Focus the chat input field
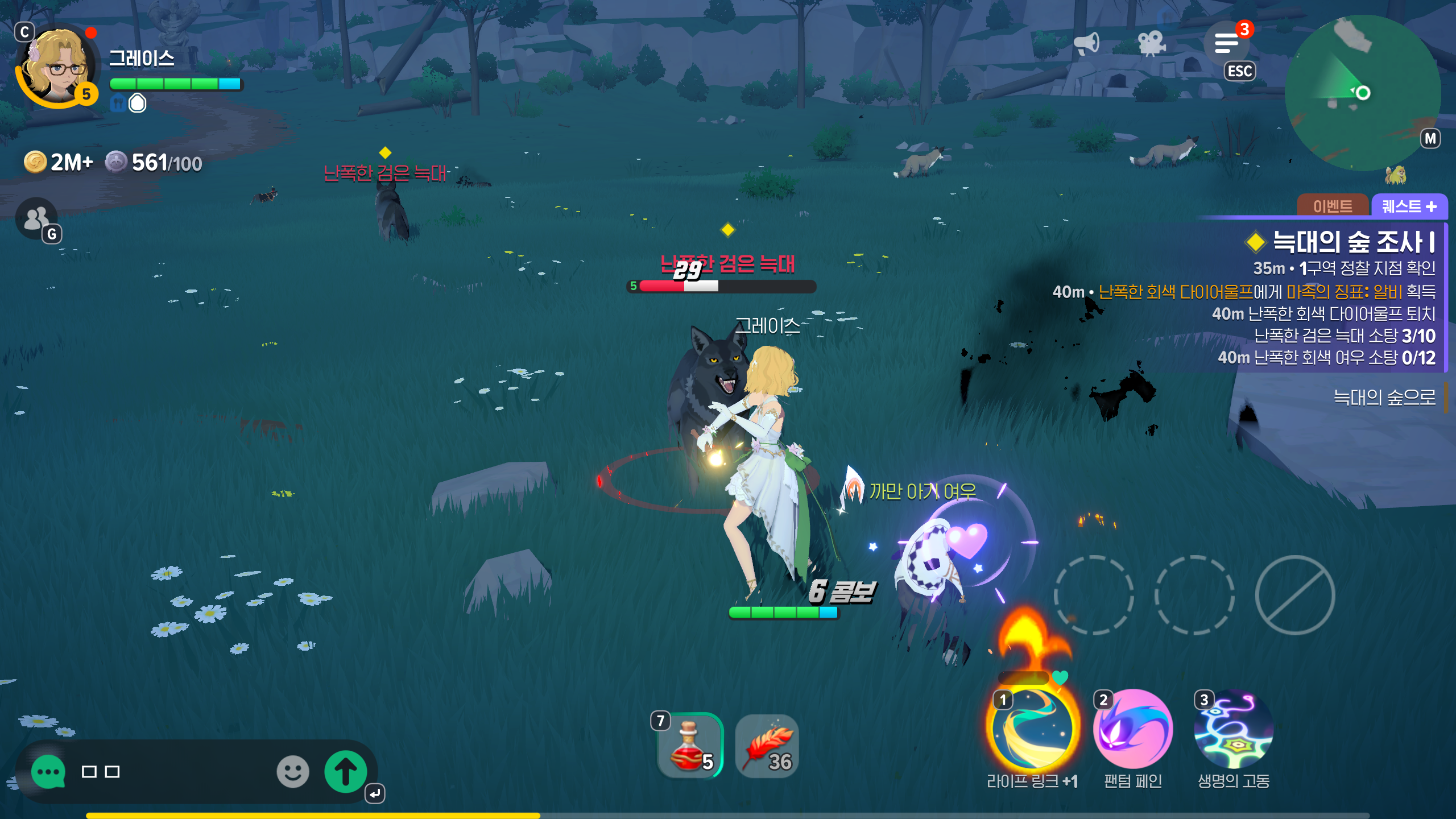The image size is (1456, 819). pos(171,772)
